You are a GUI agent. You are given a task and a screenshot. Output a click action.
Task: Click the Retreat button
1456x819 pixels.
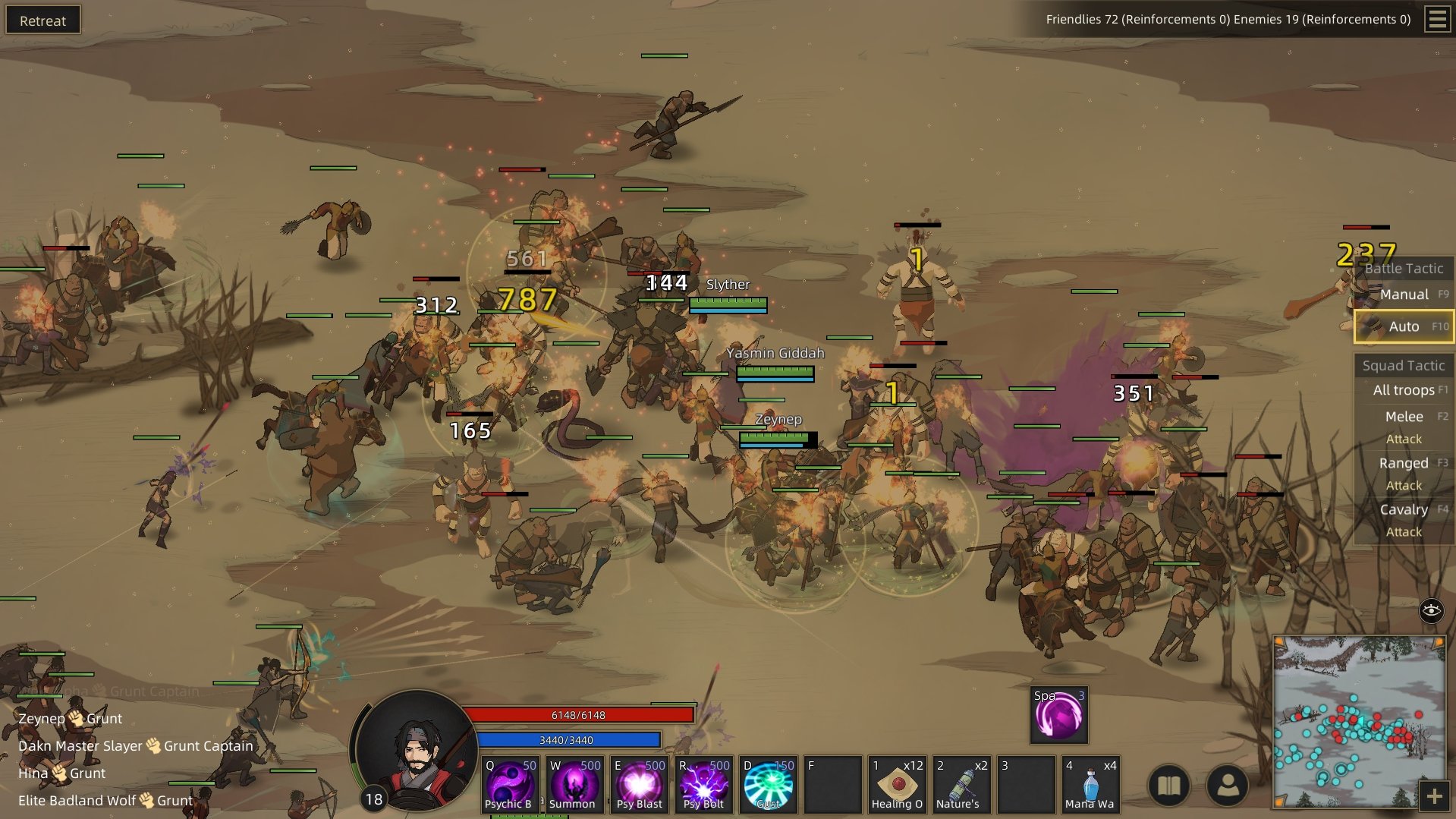point(42,20)
